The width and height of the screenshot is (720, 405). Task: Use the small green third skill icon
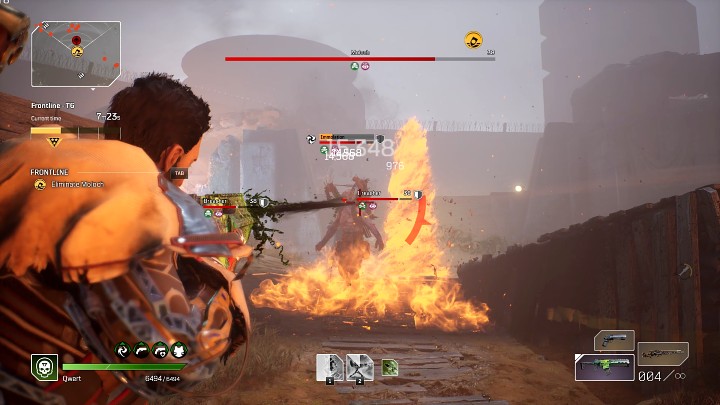(389, 367)
